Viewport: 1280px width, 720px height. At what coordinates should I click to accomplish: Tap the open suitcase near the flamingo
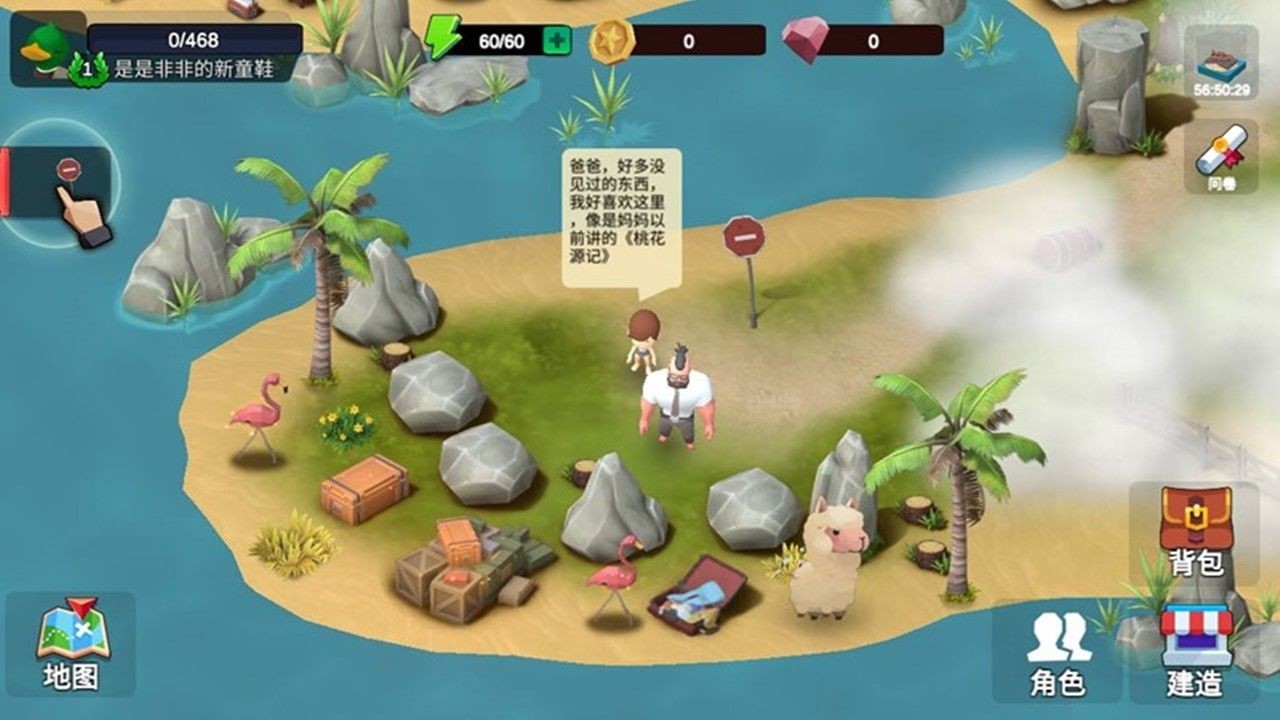click(x=699, y=595)
